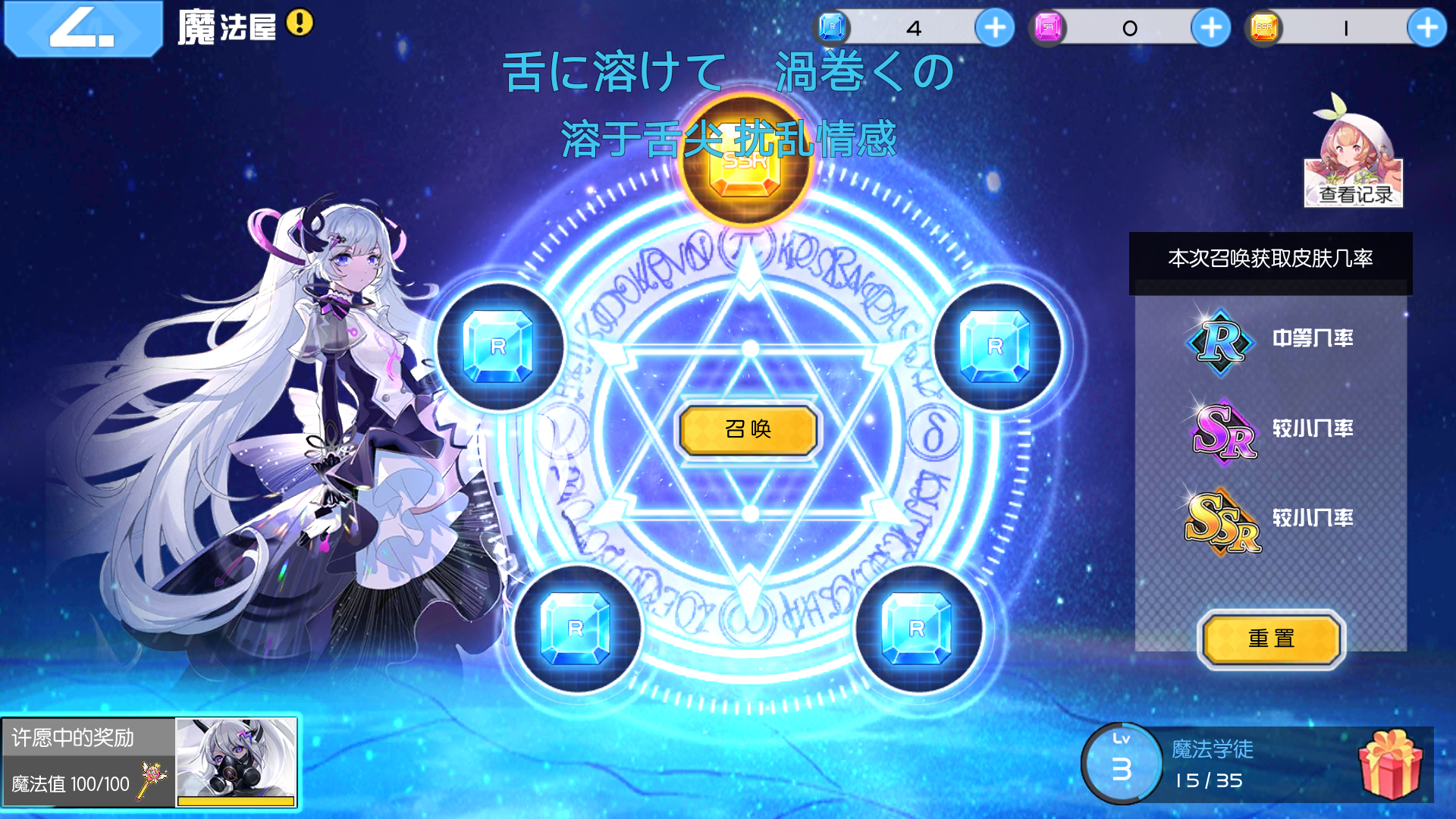
Task: Click the gold SSR gem currency icon
Action: click(1263, 27)
